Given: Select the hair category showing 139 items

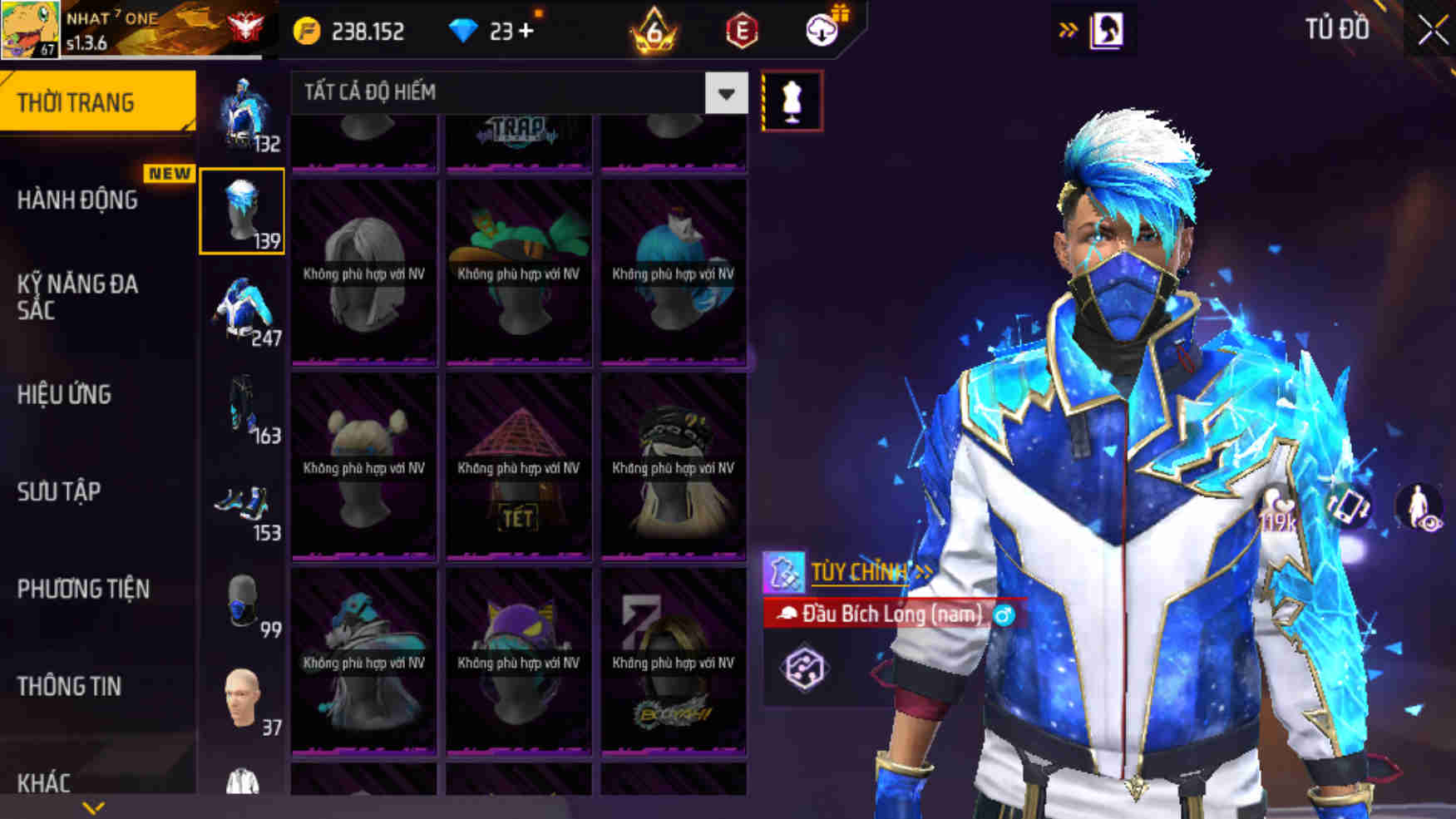Looking at the screenshot, I should tap(242, 210).
